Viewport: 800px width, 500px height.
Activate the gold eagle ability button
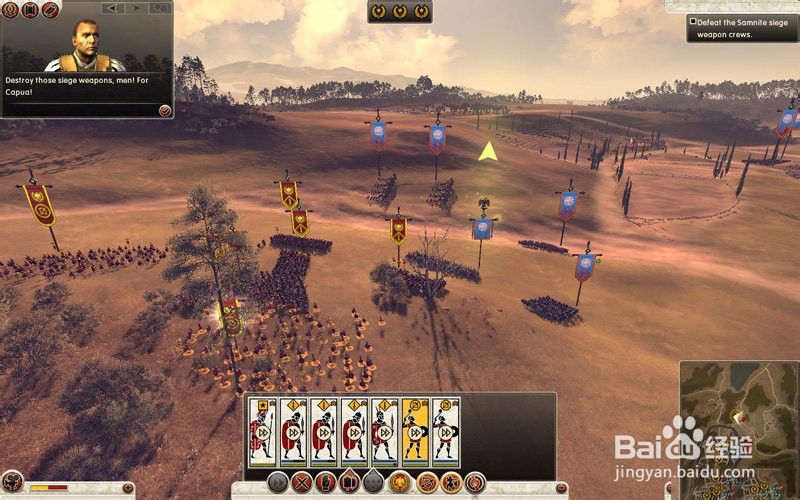tap(400, 482)
